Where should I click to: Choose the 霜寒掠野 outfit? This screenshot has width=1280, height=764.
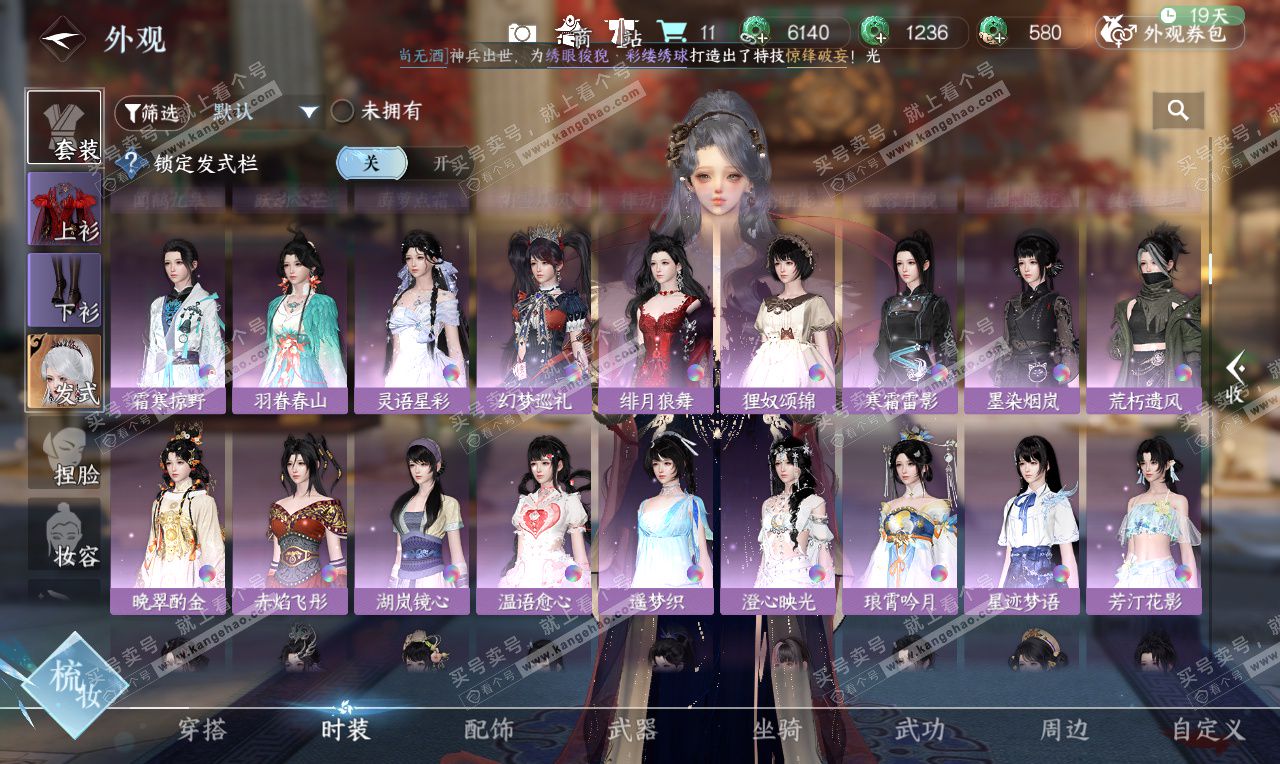pos(167,320)
